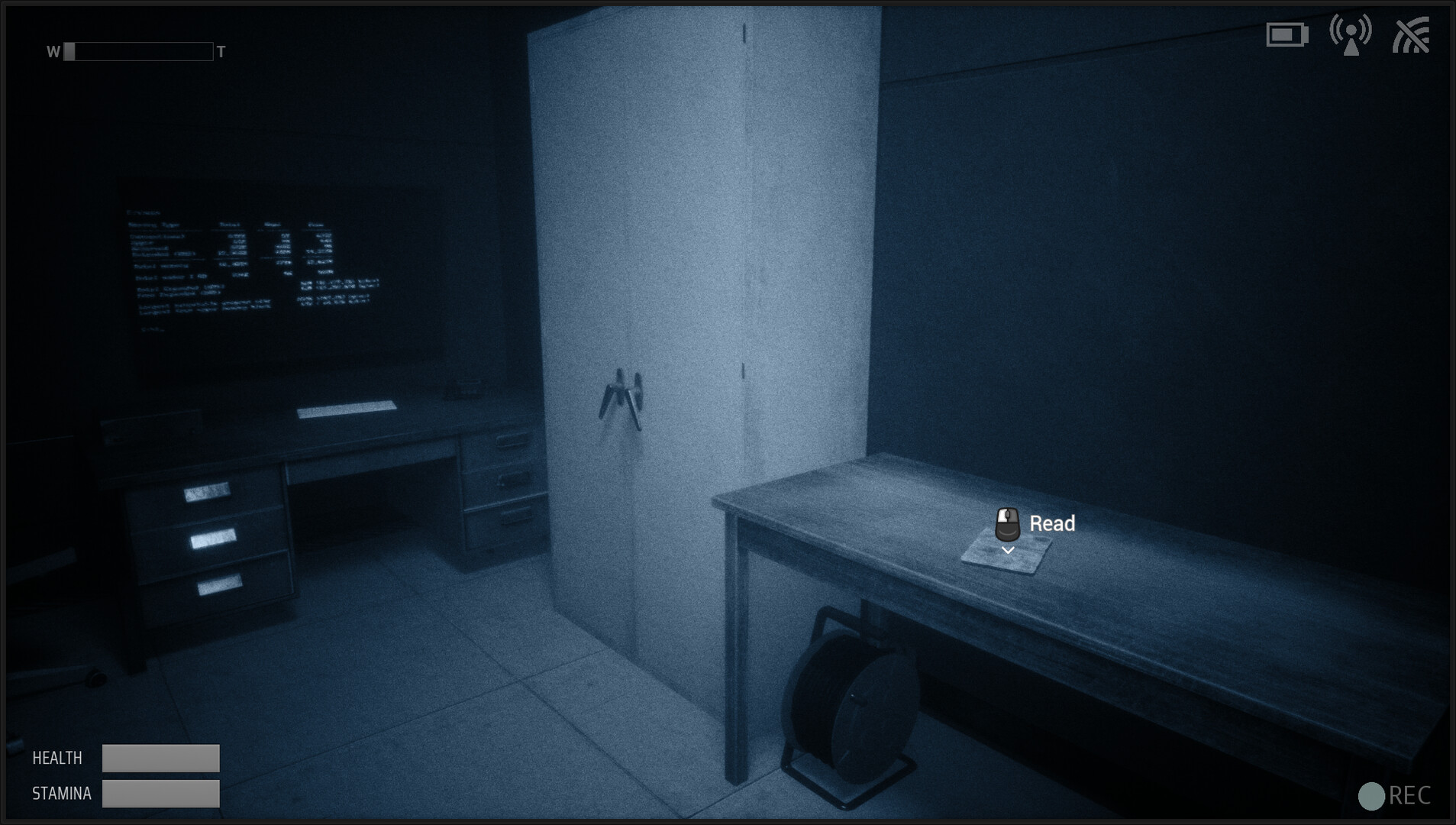
Task: Expand the chevron under the Read prompt
Action: point(1009,548)
